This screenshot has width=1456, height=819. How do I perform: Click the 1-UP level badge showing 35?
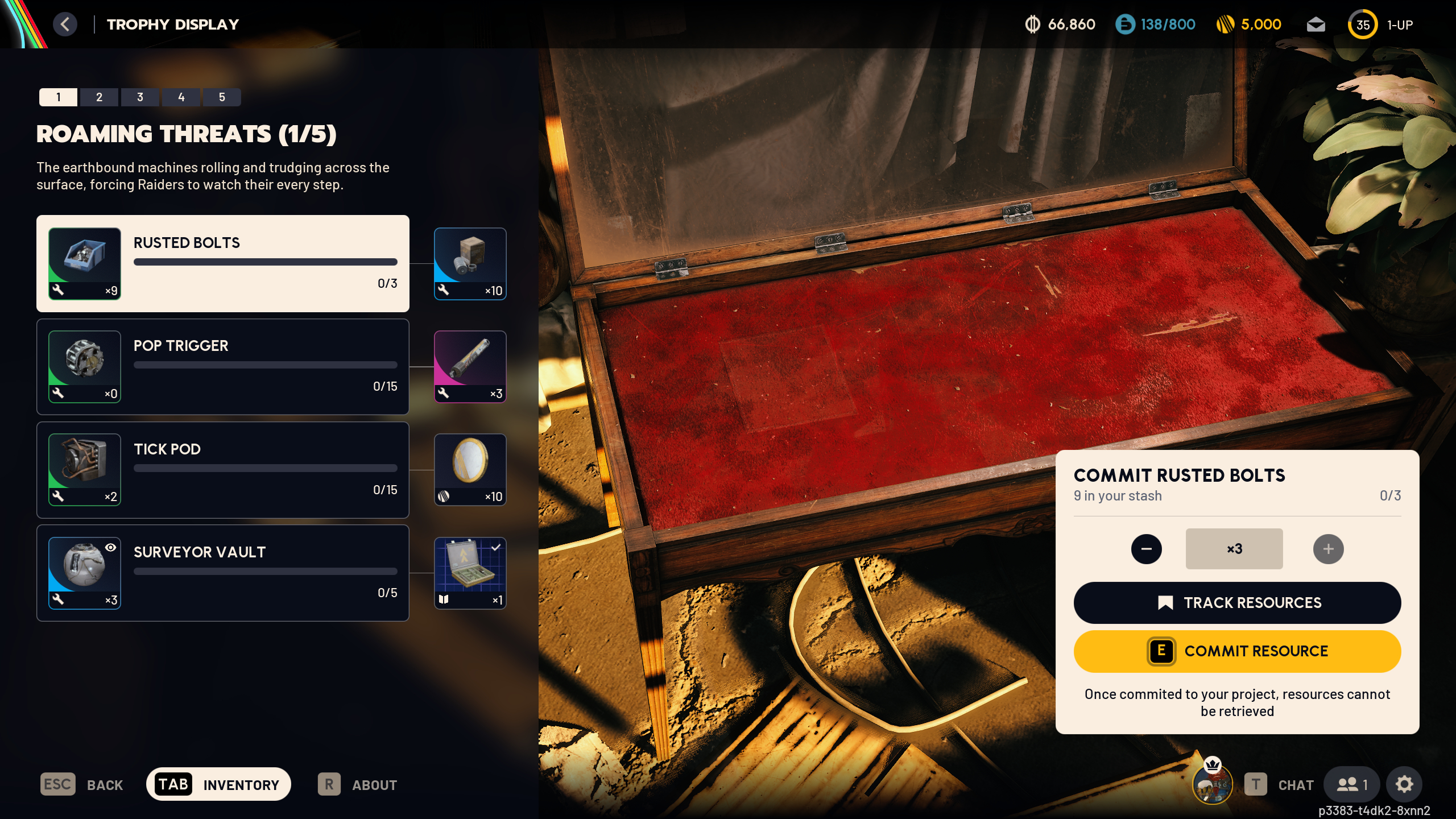tap(1362, 24)
